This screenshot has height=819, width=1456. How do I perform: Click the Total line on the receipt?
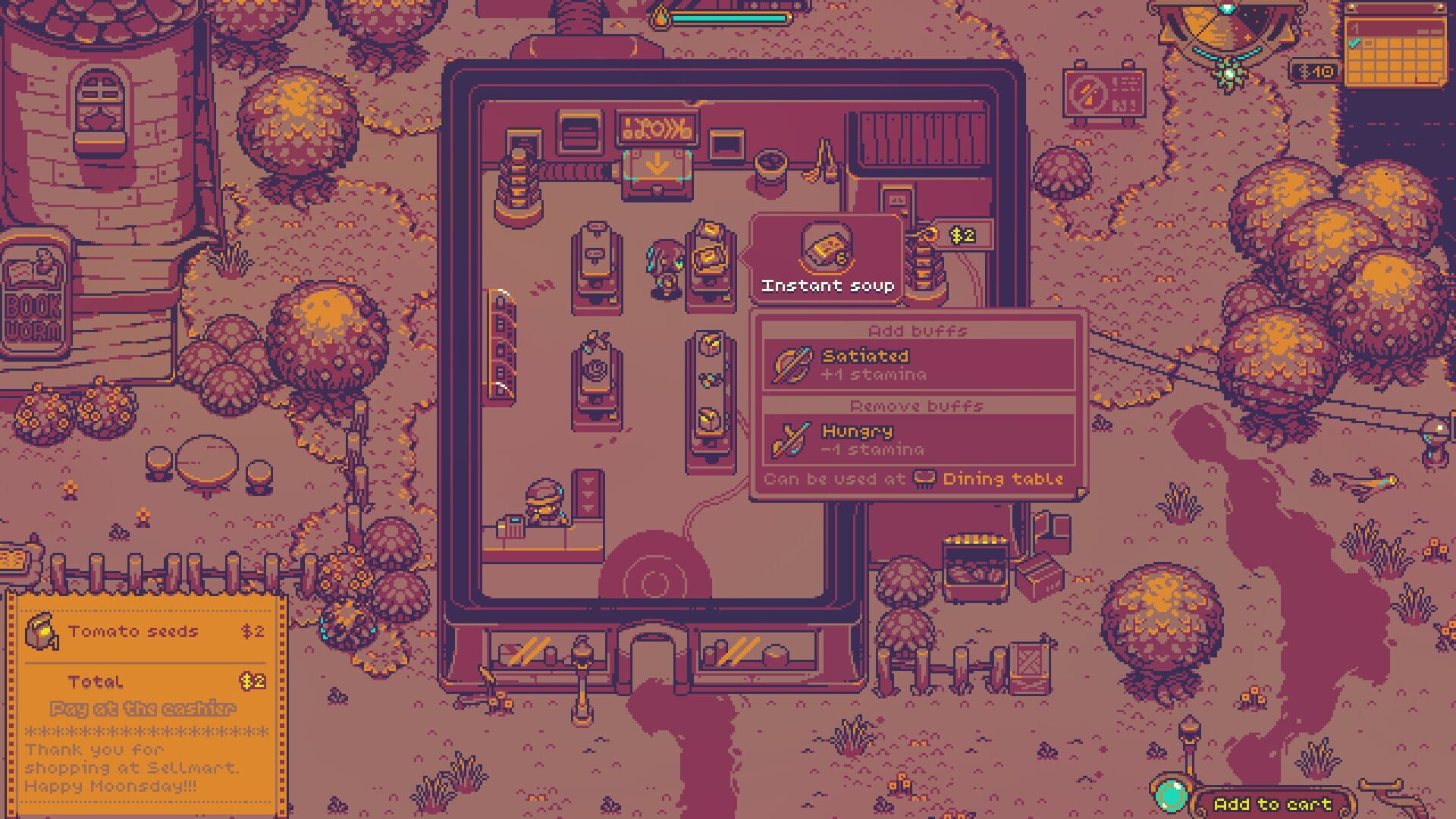coord(96,681)
